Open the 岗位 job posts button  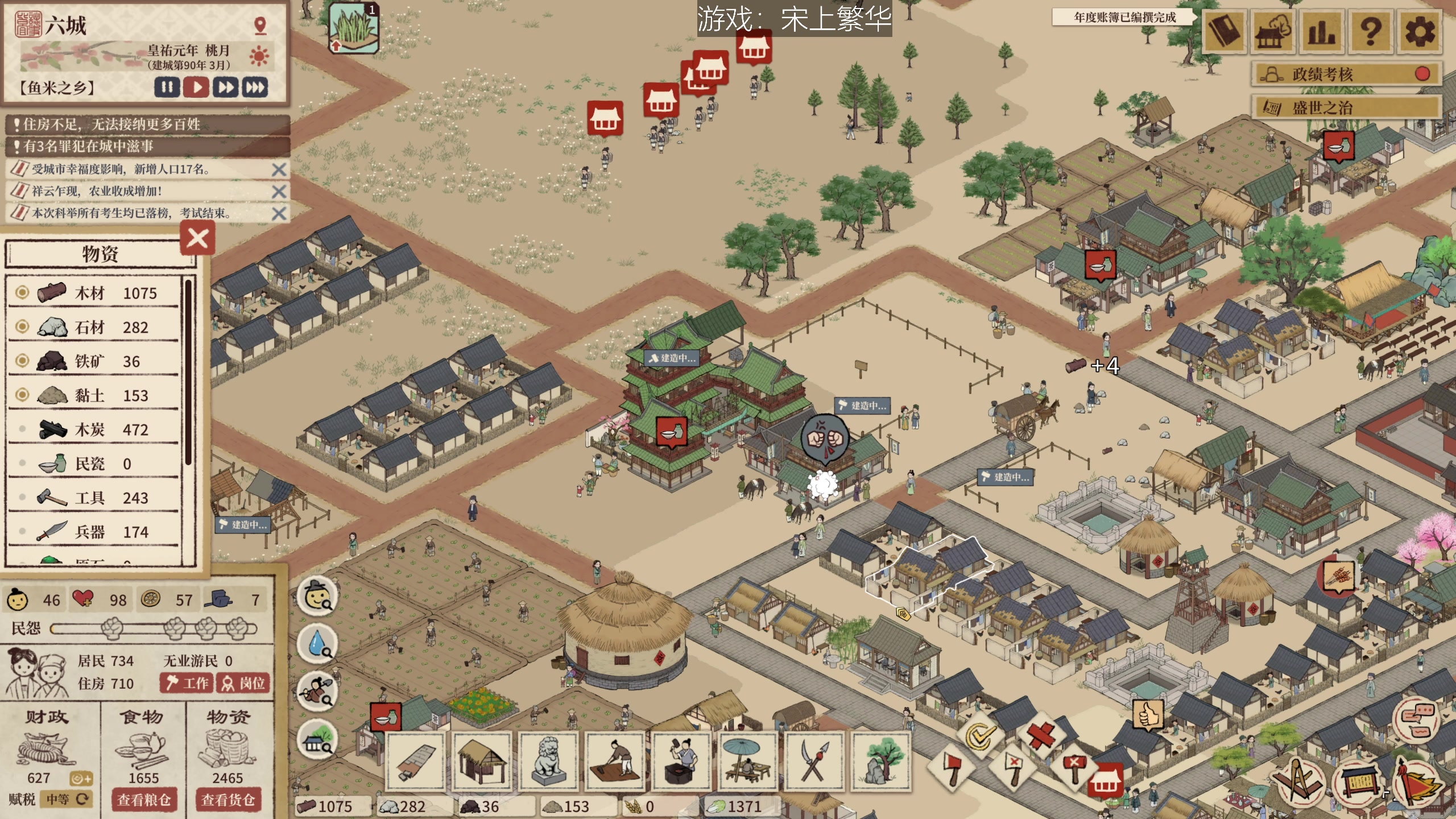click(x=243, y=683)
